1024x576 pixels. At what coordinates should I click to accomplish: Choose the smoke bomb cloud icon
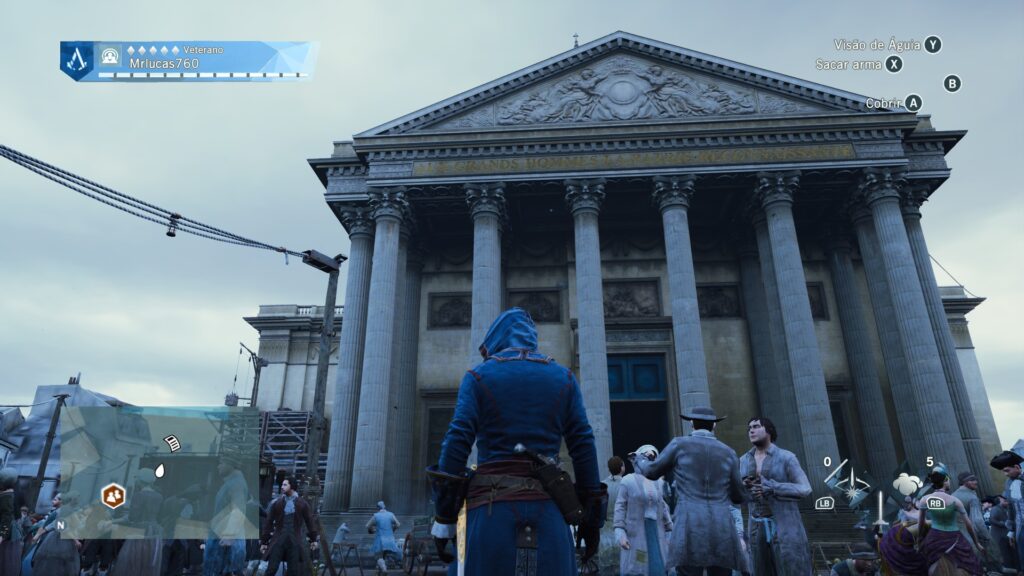pyautogui.click(x=907, y=484)
